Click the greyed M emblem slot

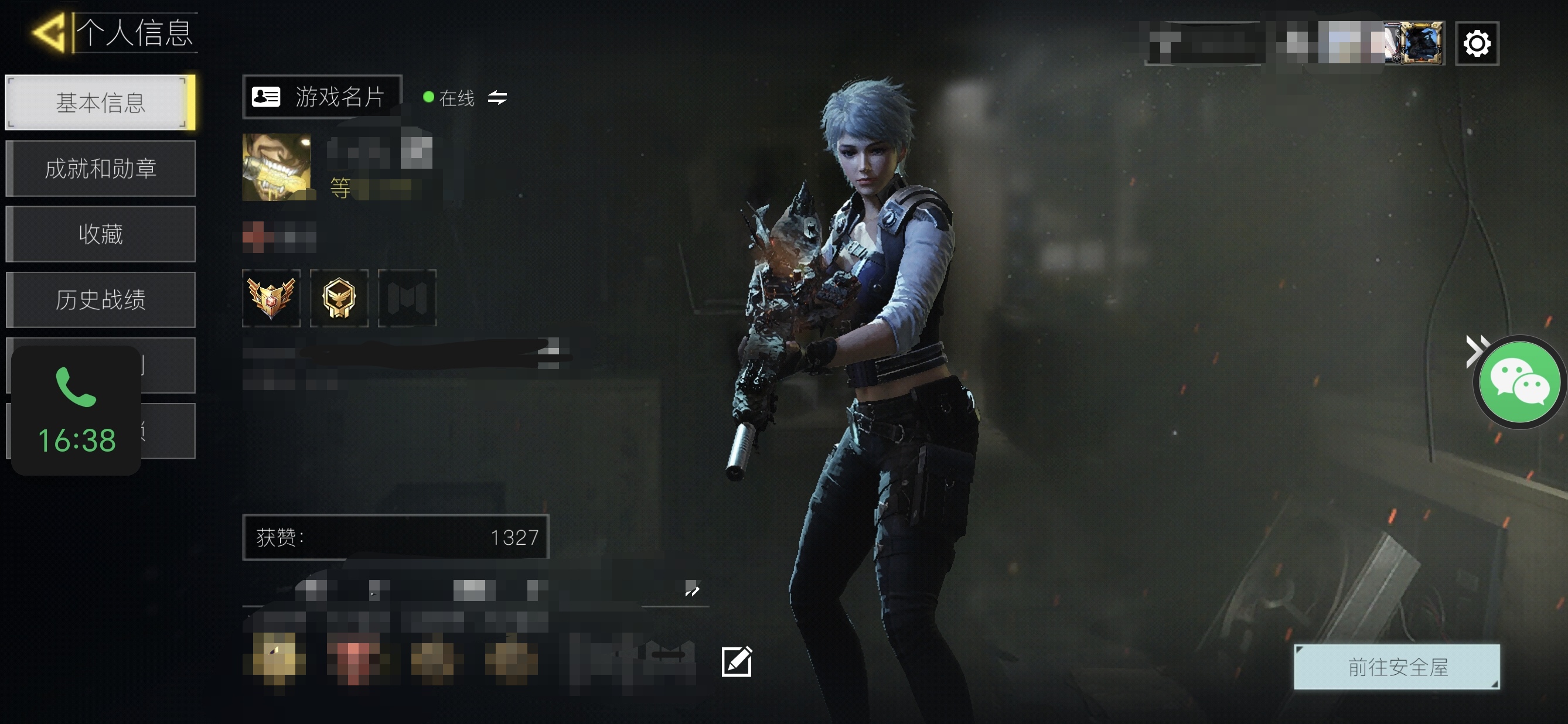407,298
